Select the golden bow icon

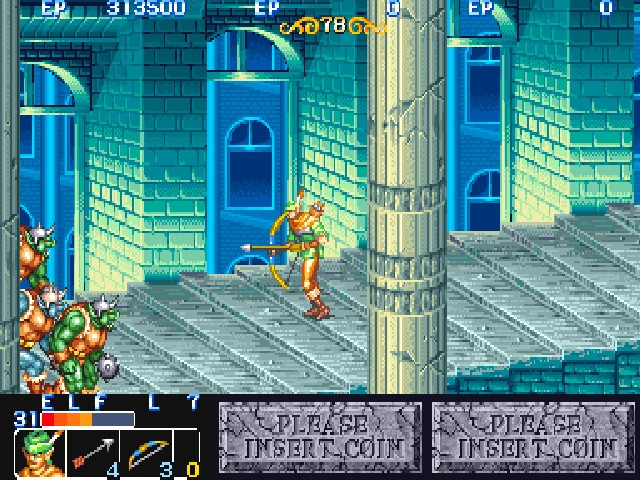(148, 453)
